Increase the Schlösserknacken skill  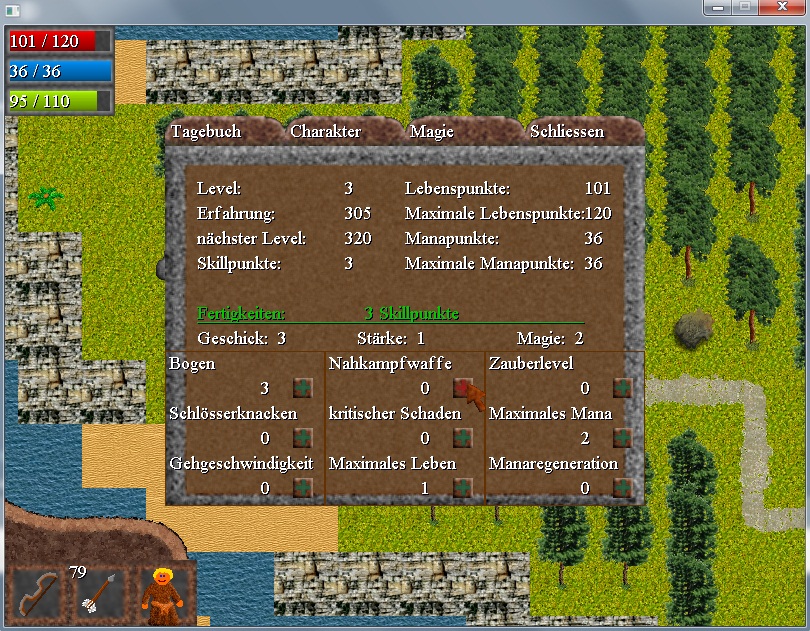[x=302, y=438]
